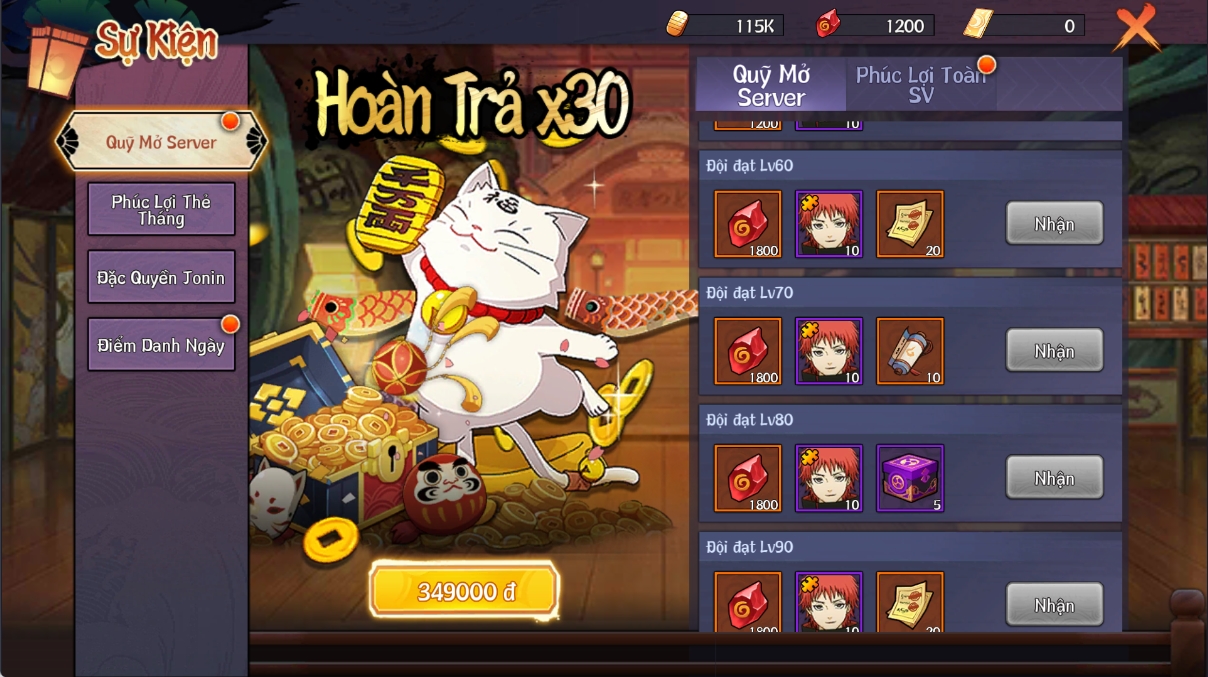Inspect the ninja character shard in Lv70 row

[x=829, y=351]
